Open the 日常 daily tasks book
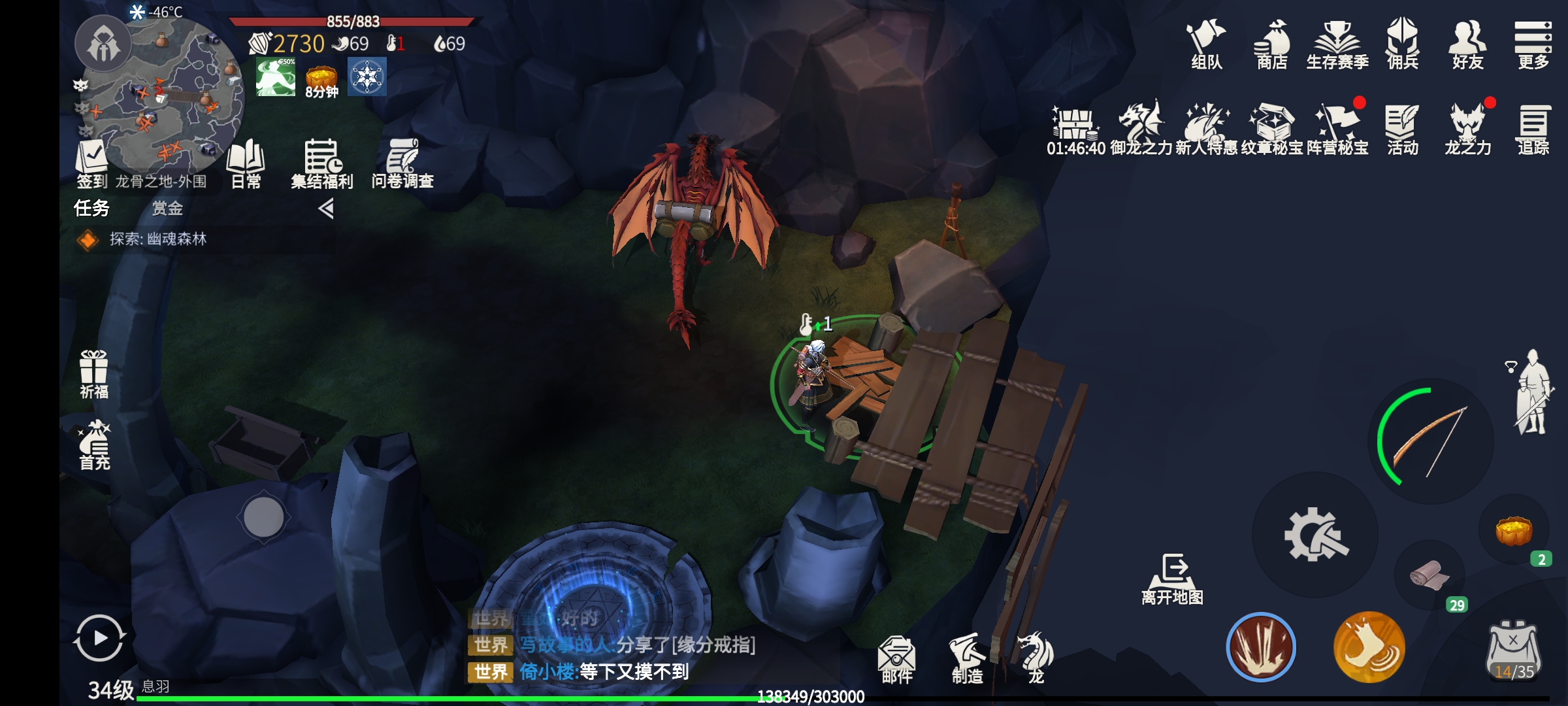 click(x=246, y=163)
